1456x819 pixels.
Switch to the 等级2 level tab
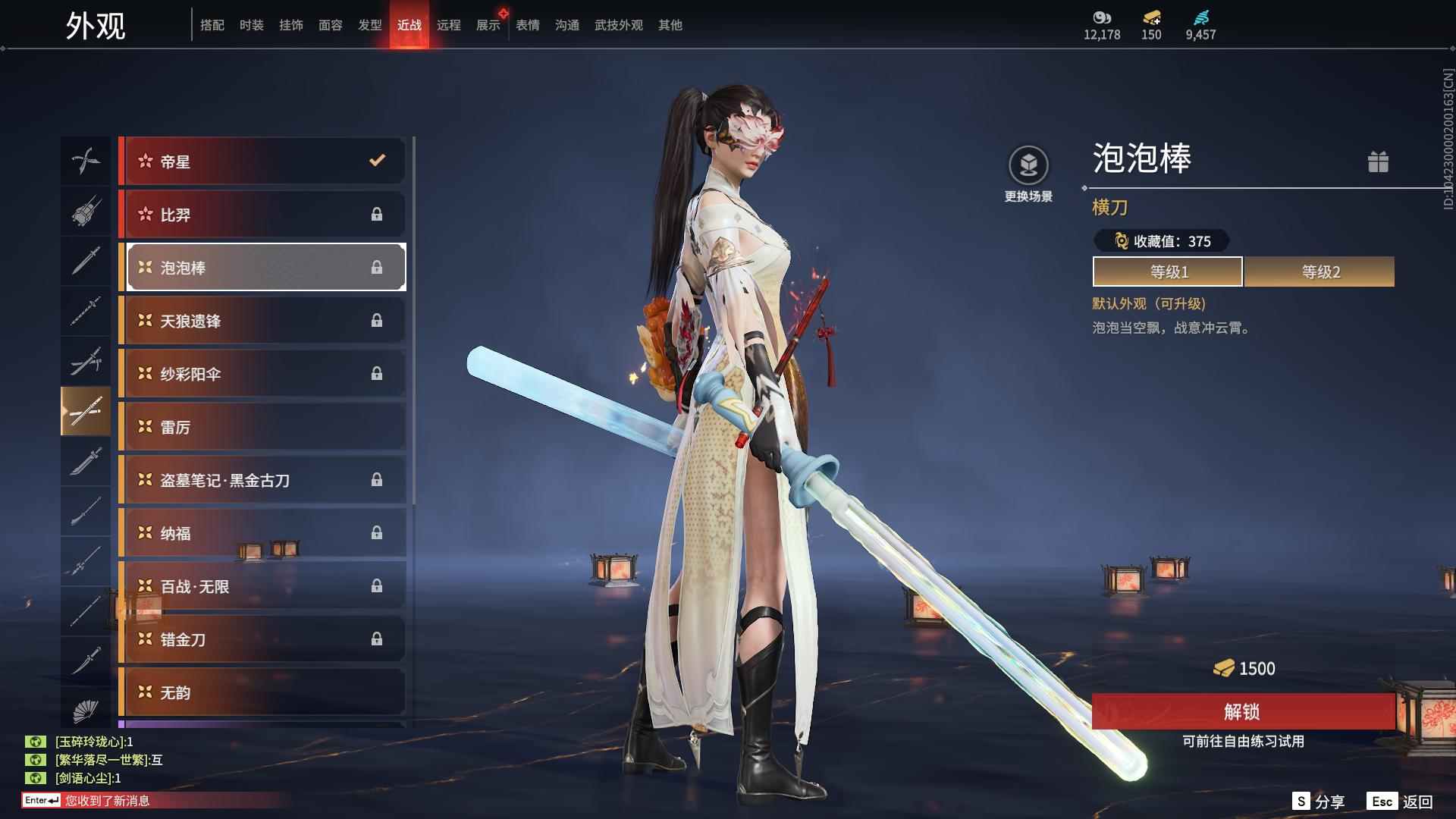[x=1319, y=271]
